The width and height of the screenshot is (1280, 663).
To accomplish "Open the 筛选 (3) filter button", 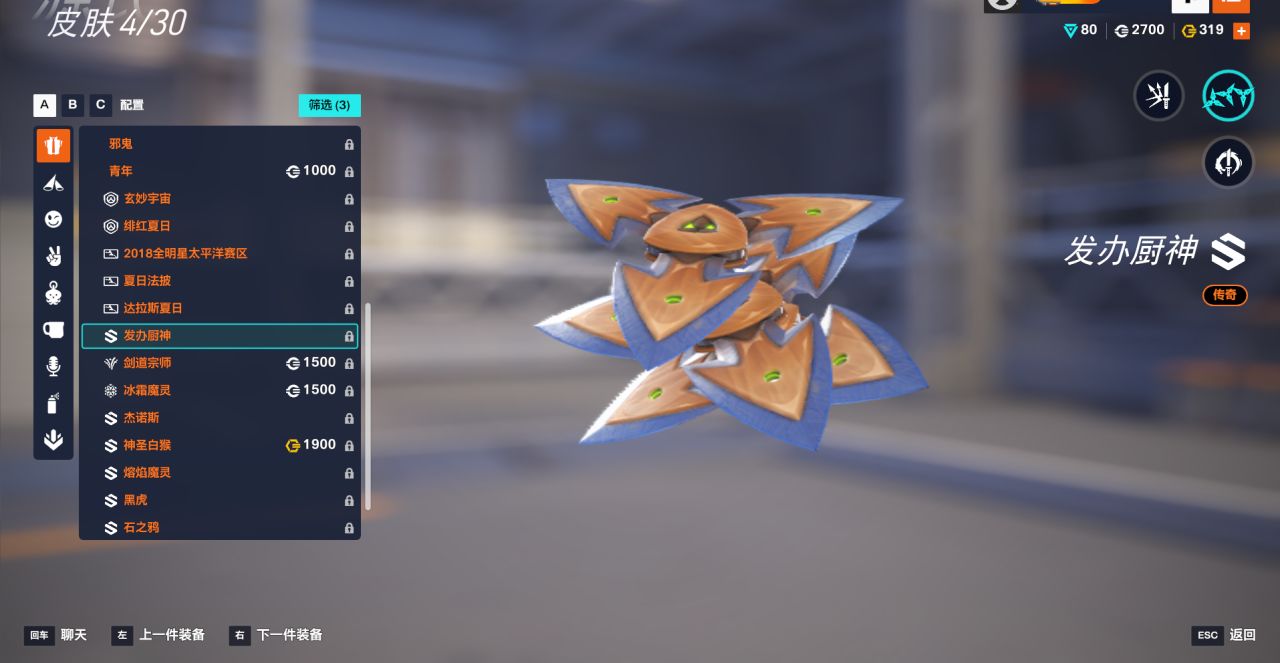I will (329, 105).
